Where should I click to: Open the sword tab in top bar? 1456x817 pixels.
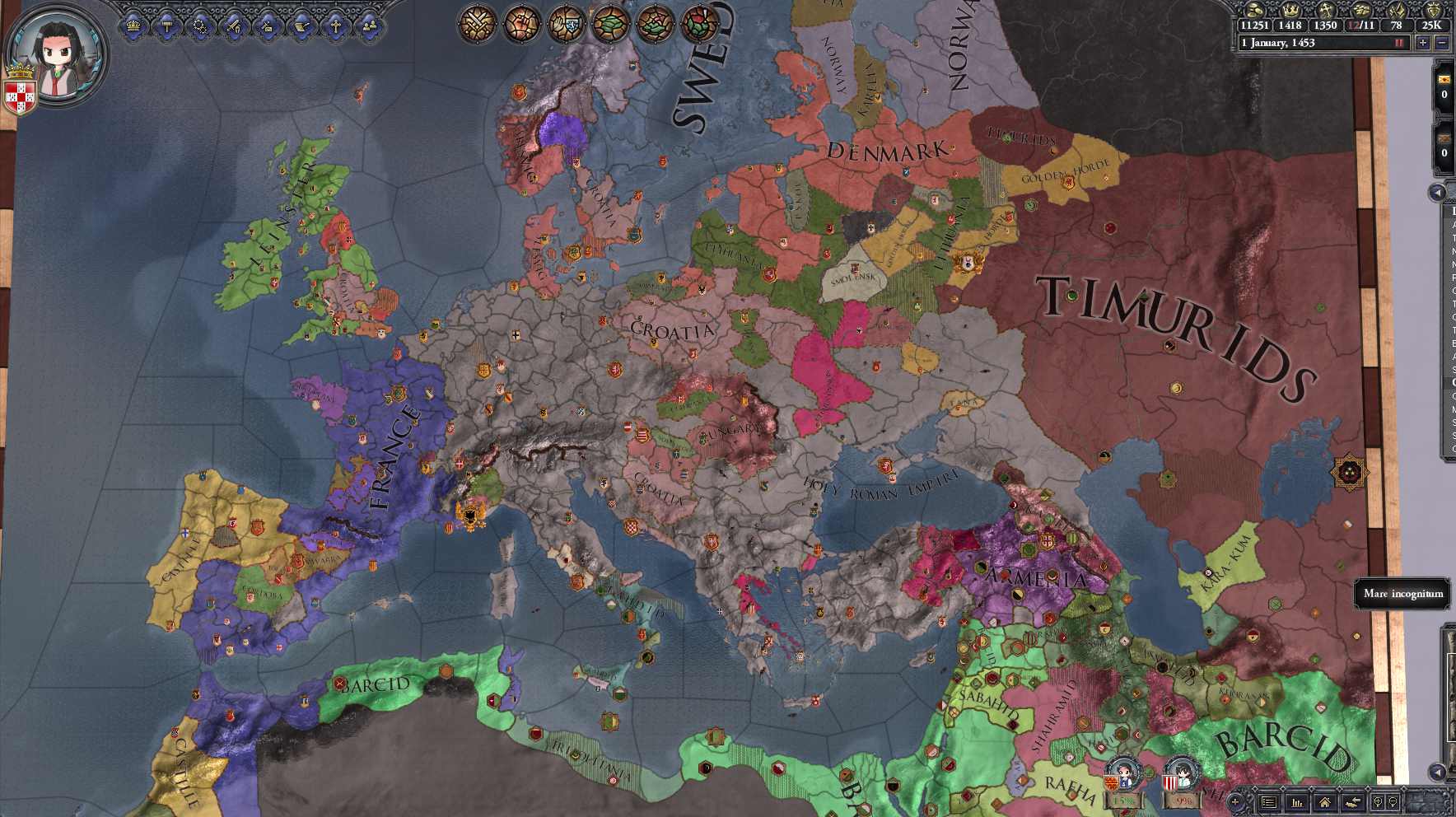(x=235, y=26)
